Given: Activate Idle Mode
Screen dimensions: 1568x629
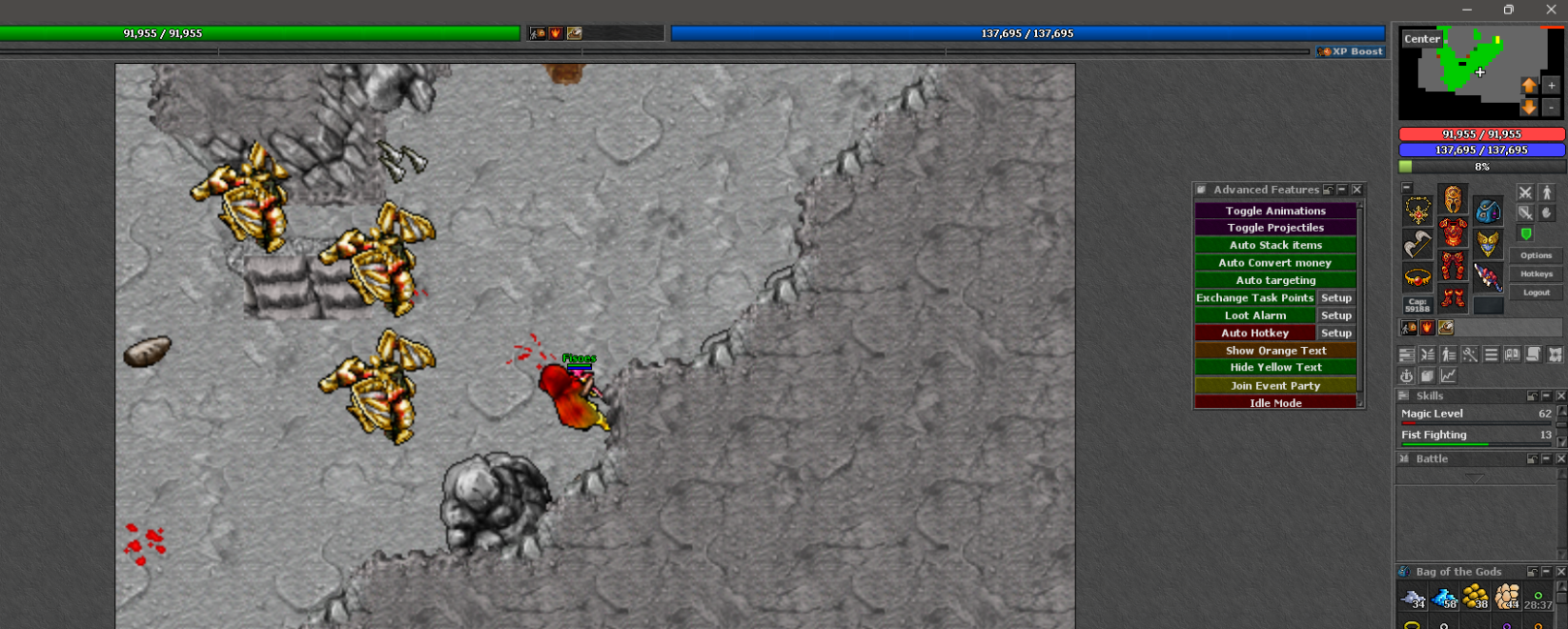Looking at the screenshot, I should point(1274,402).
